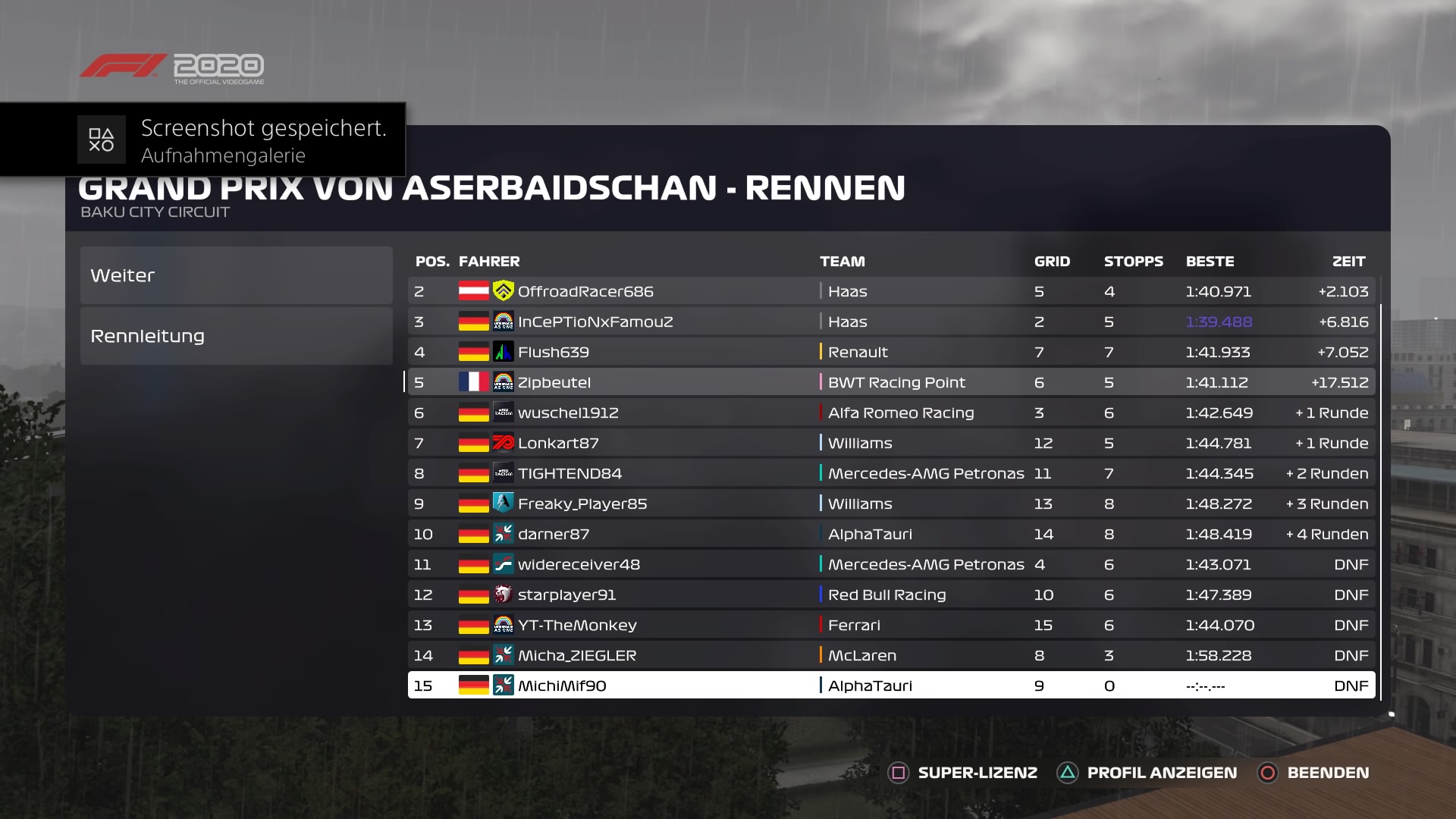Select the Micha_ZIEGLER result row
The image size is (1456, 819).
(x=891, y=655)
